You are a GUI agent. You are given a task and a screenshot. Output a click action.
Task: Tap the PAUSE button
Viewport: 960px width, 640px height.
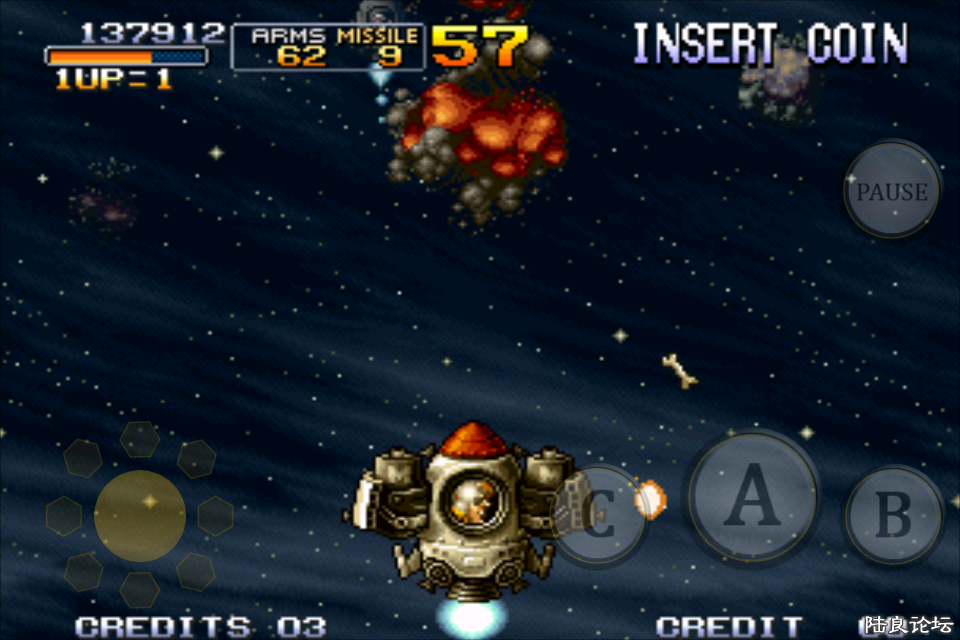[892, 191]
